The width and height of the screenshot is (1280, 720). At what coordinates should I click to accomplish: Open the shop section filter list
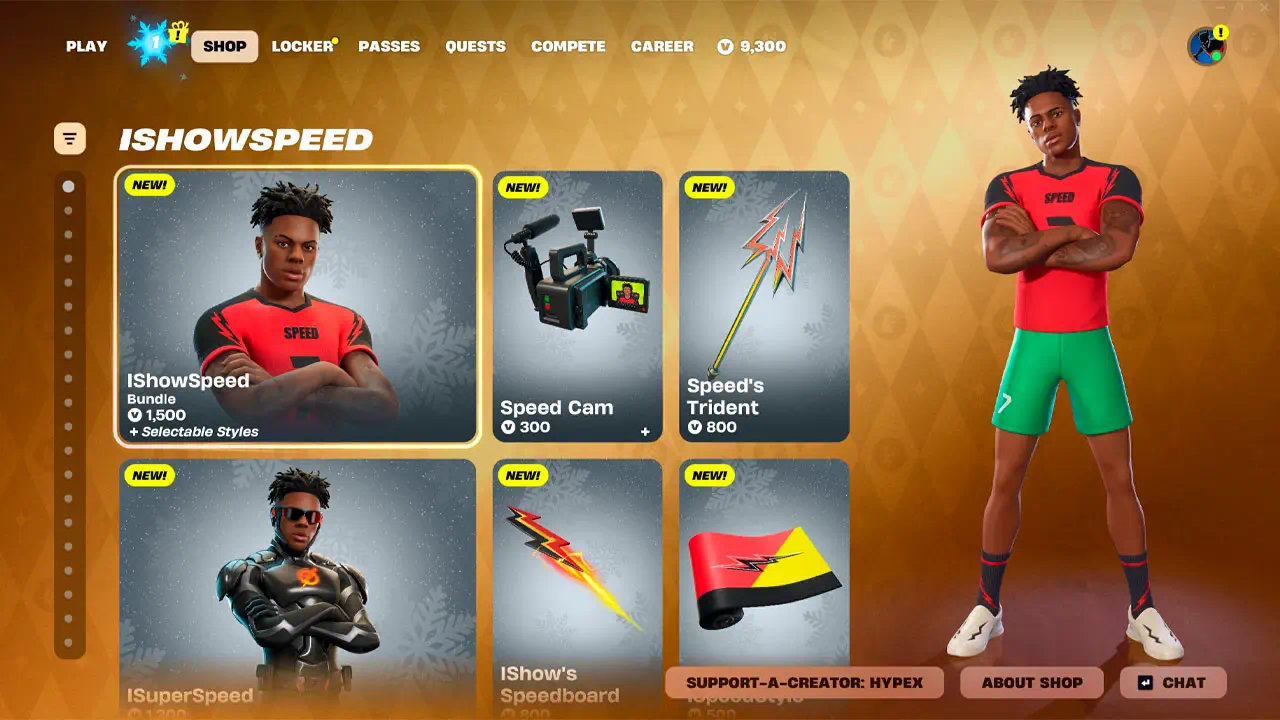(x=70, y=139)
